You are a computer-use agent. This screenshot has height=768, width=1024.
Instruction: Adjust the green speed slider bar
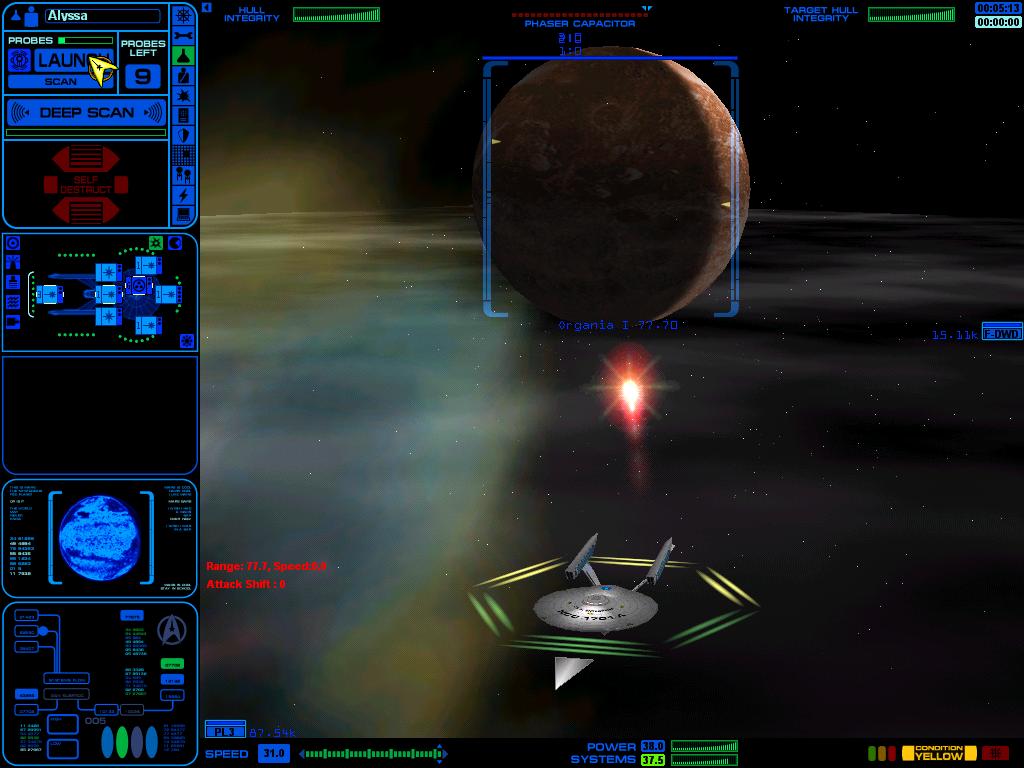(x=370, y=753)
